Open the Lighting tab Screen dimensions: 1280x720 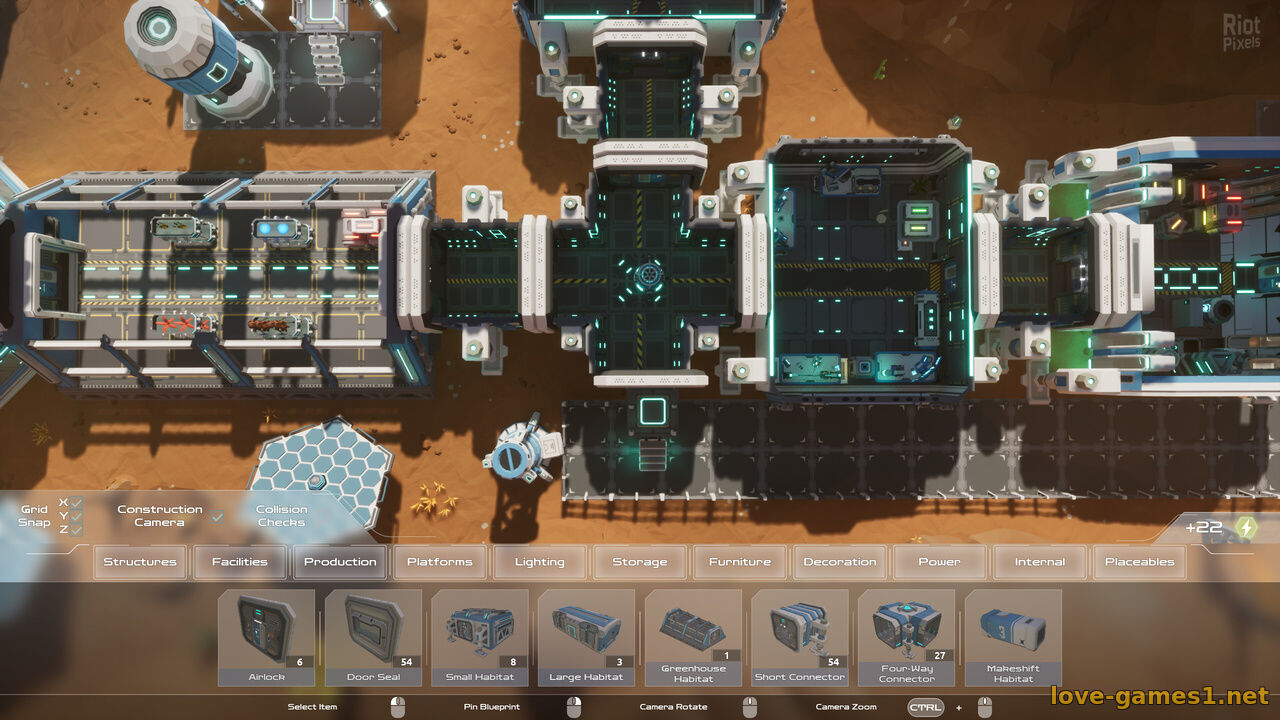[540, 562]
